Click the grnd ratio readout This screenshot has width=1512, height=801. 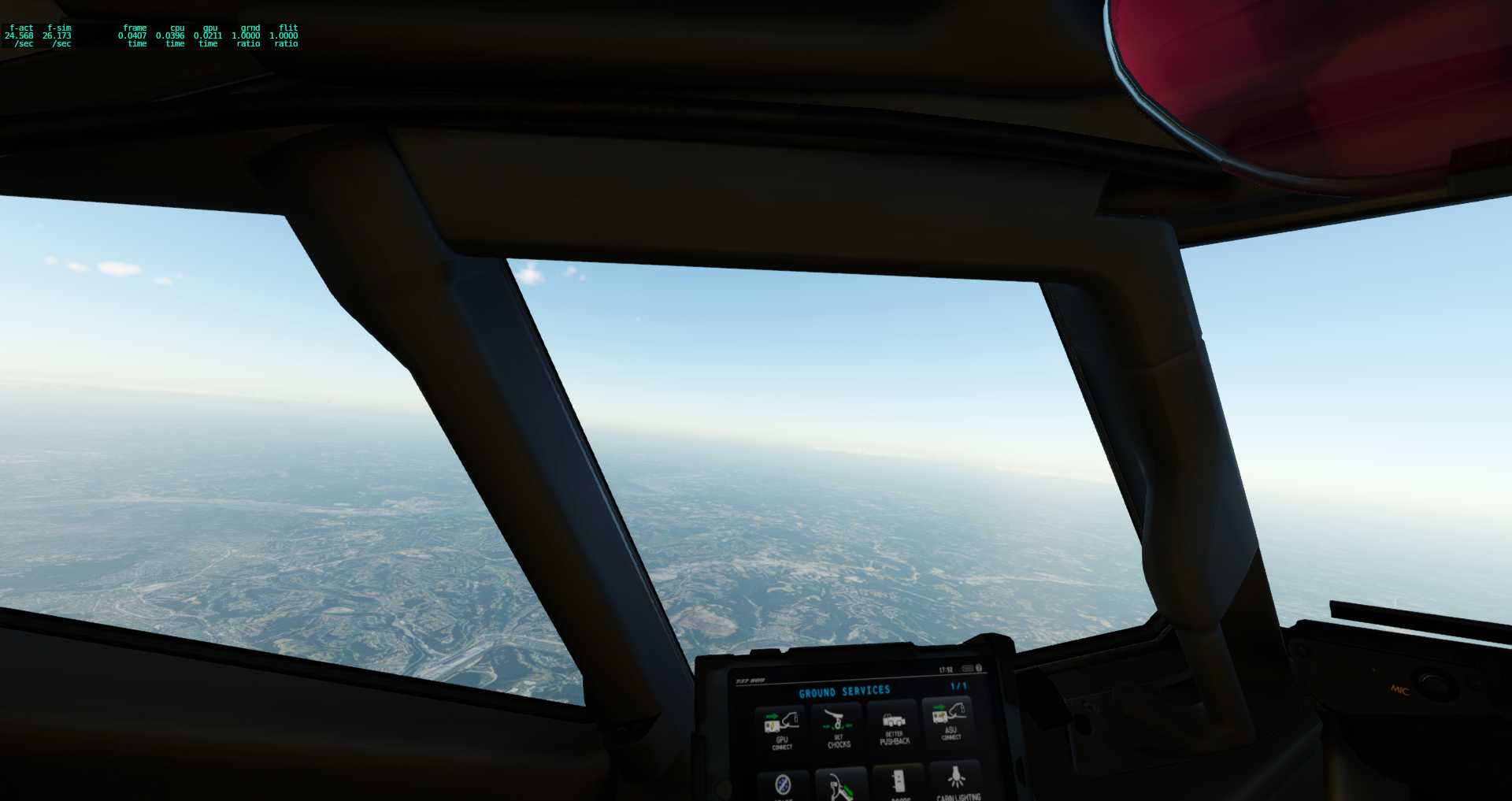(x=248, y=35)
